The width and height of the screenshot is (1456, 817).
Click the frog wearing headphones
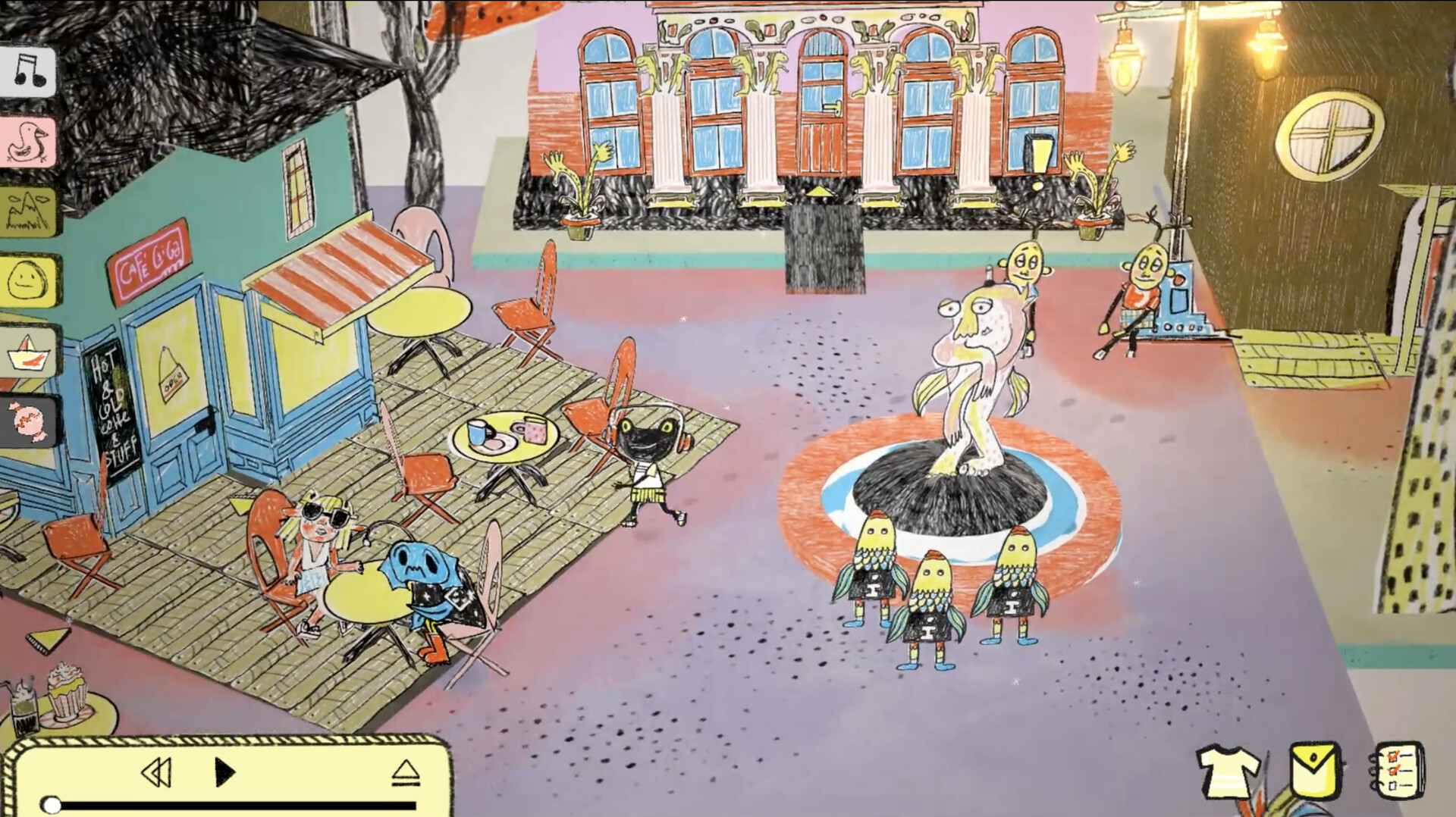coord(648,455)
